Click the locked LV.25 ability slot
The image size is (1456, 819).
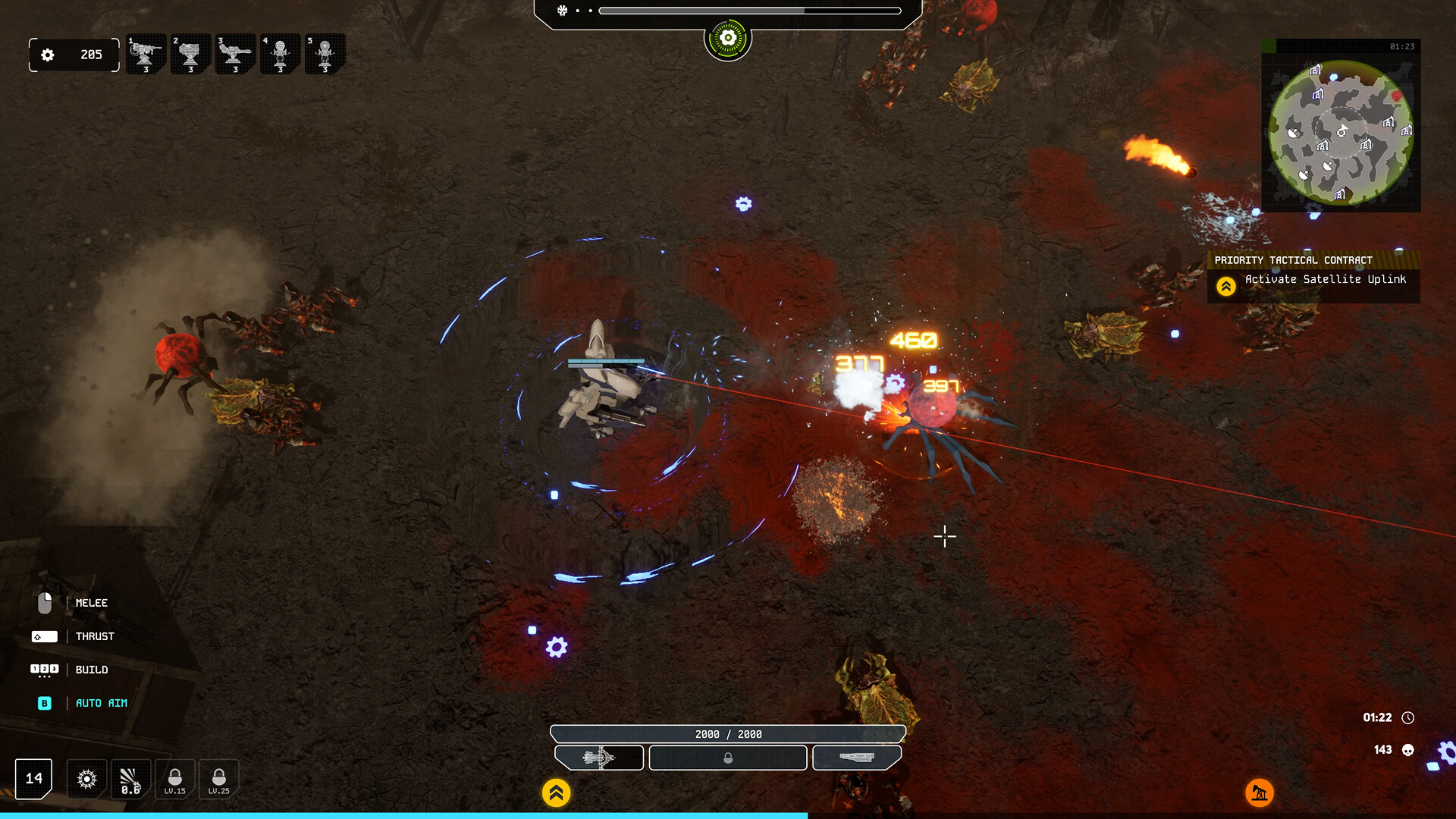click(218, 779)
